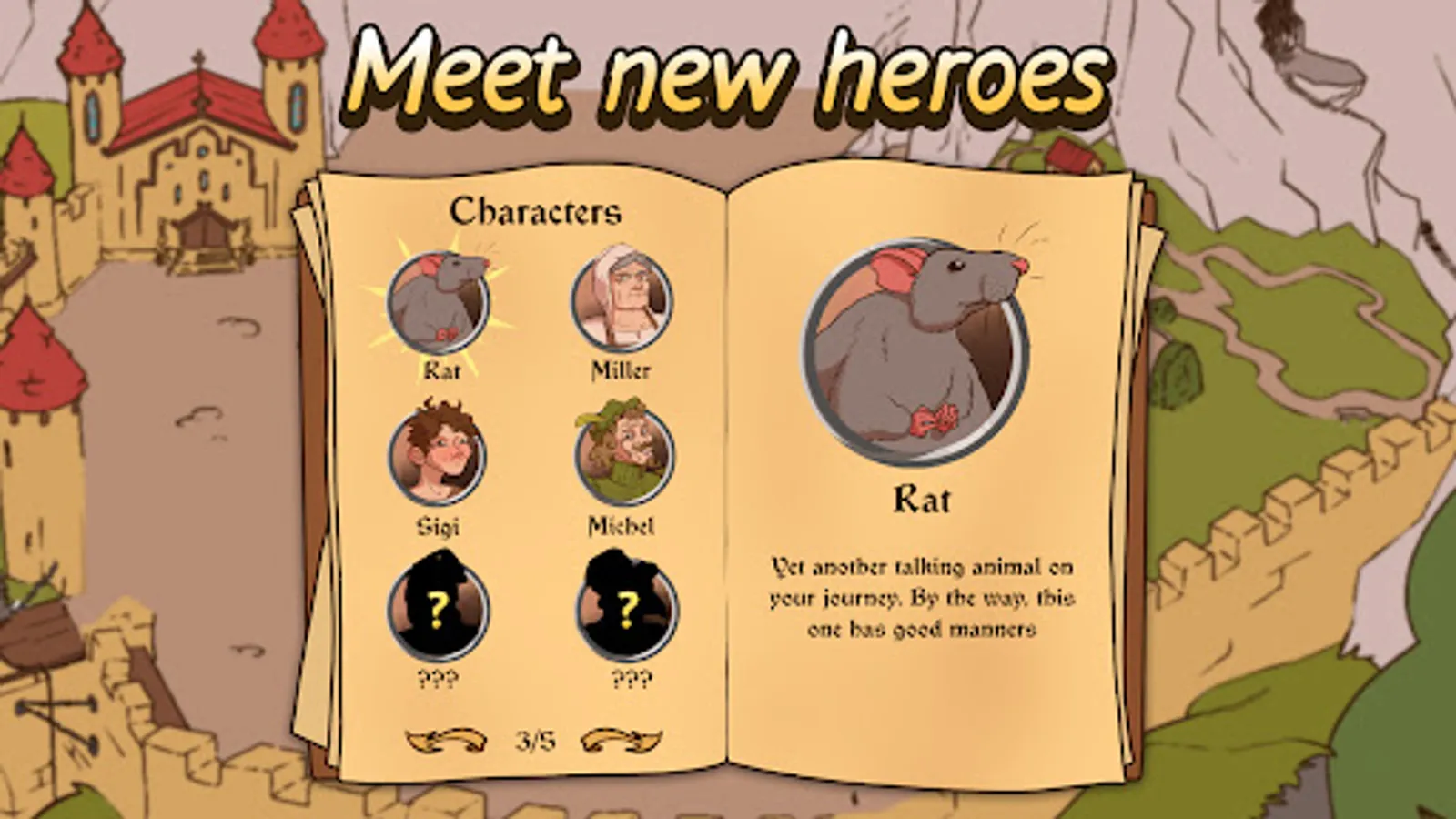Image resolution: width=1456 pixels, height=819 pixels.
Task: Select the Rat name label on right page
Action: [x=923, y=499]
